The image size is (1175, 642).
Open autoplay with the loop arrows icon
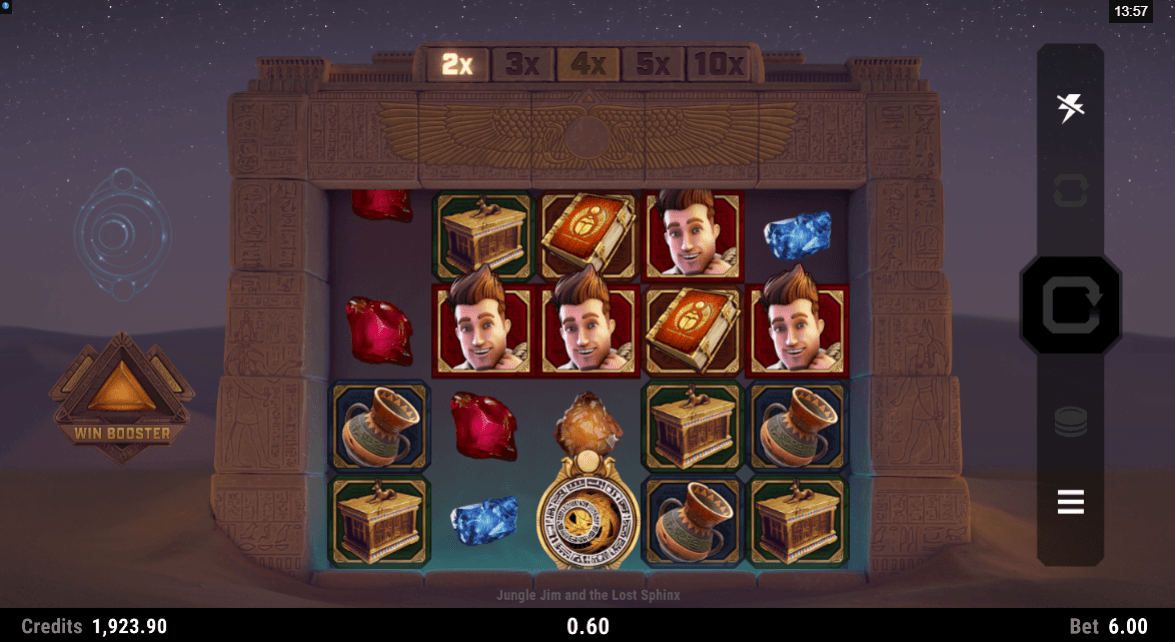click(x=1070, y=190)
